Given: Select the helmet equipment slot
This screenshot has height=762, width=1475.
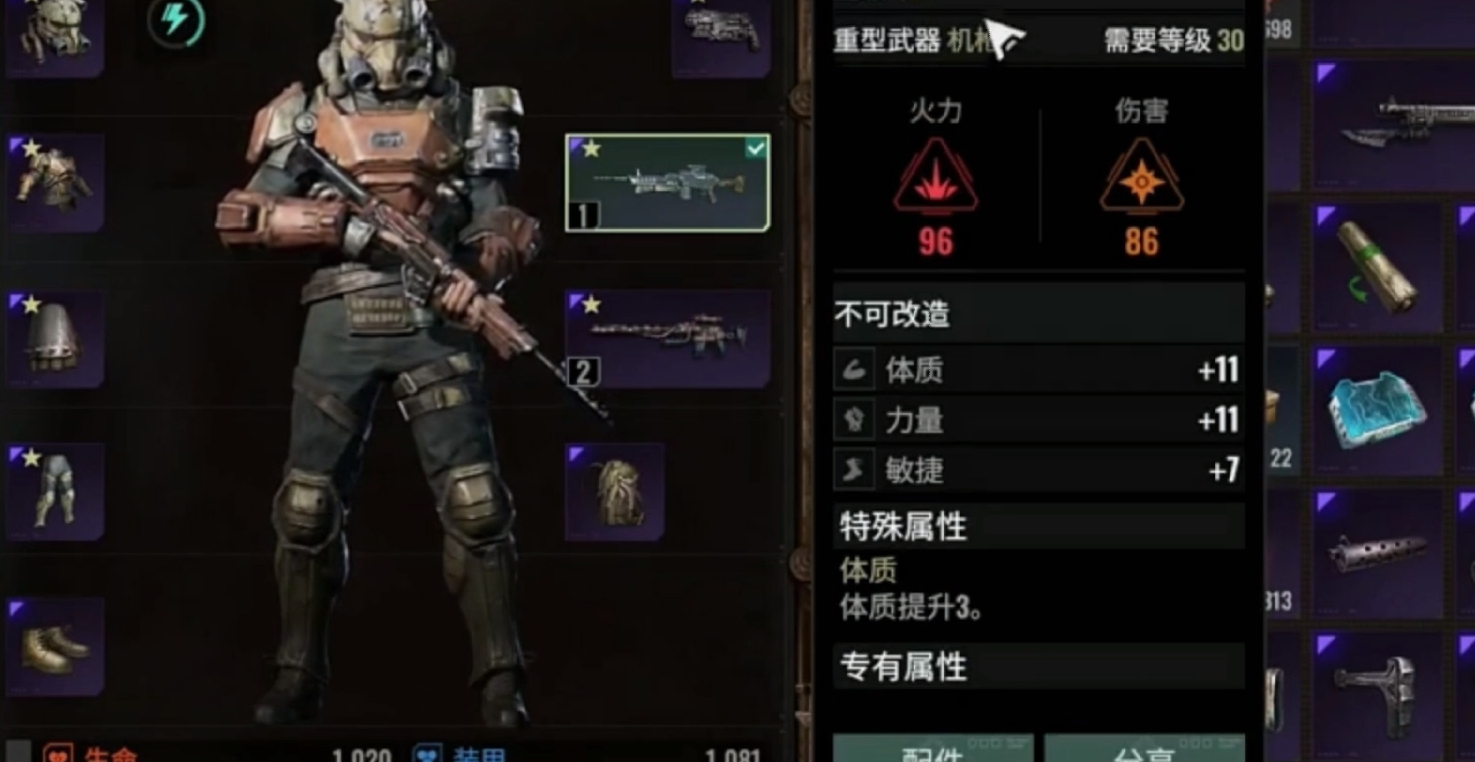Looking at the screenshot, I should pyautogui.click(x=54, y=35).
